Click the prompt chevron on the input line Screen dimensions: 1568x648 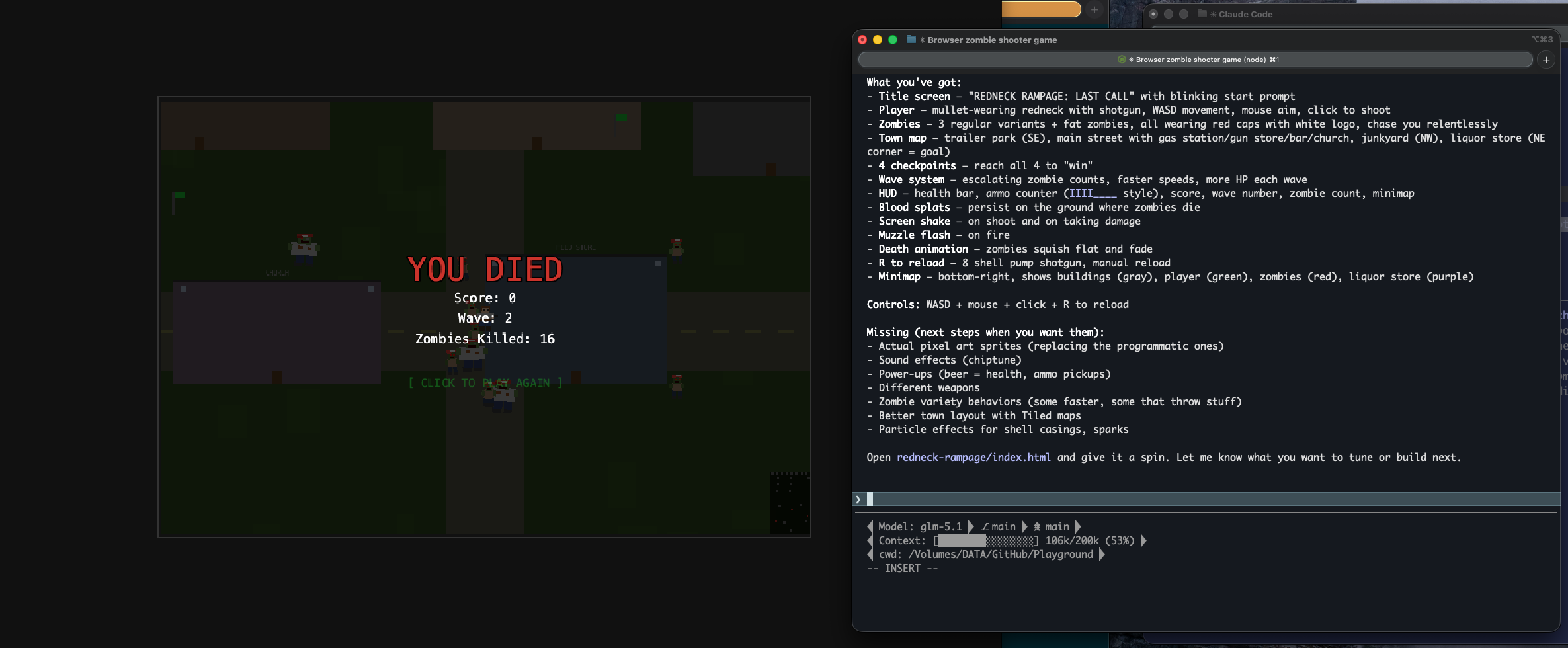click(858, 499)
